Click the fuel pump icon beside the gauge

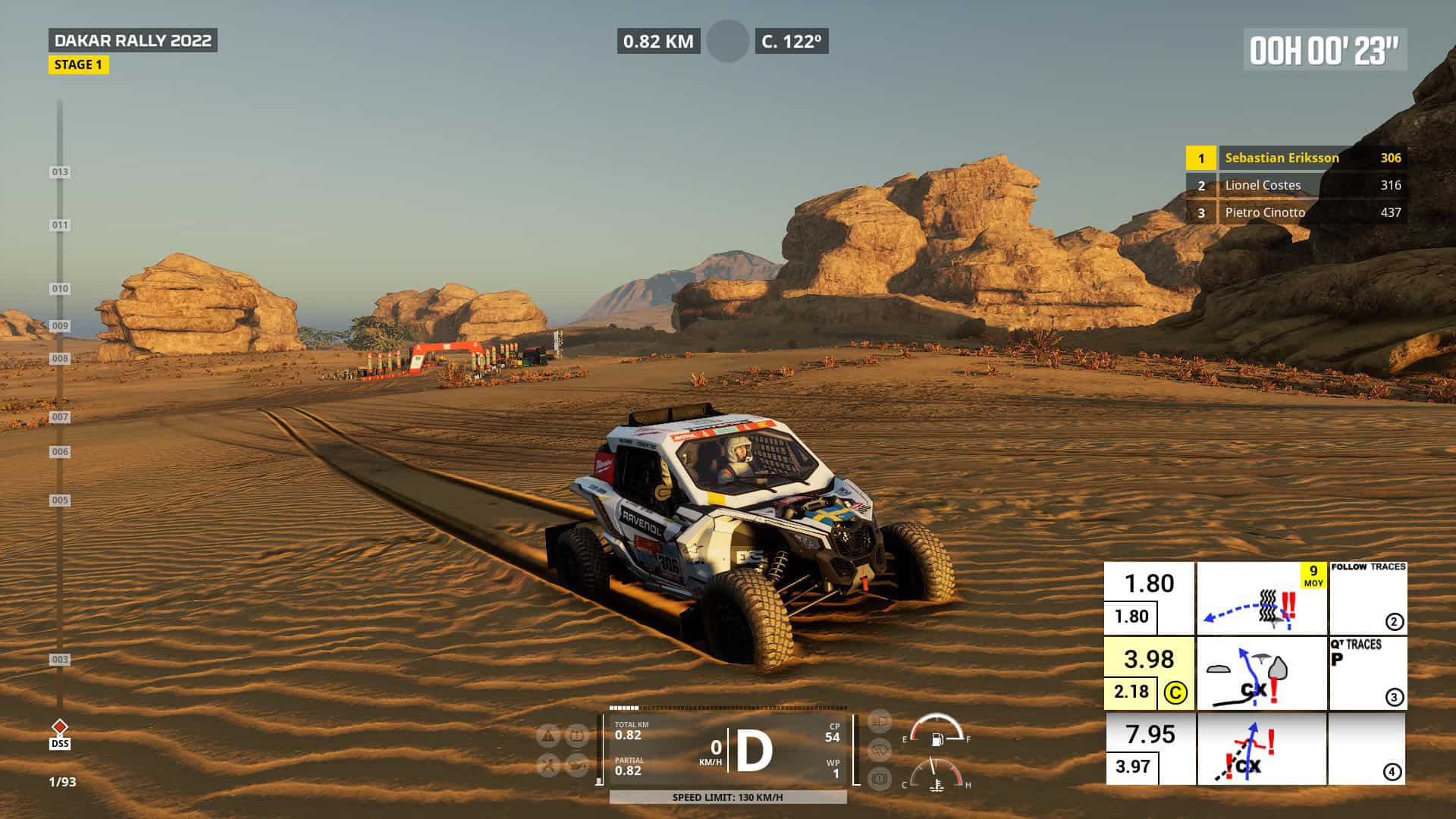[x=938, y=739]
